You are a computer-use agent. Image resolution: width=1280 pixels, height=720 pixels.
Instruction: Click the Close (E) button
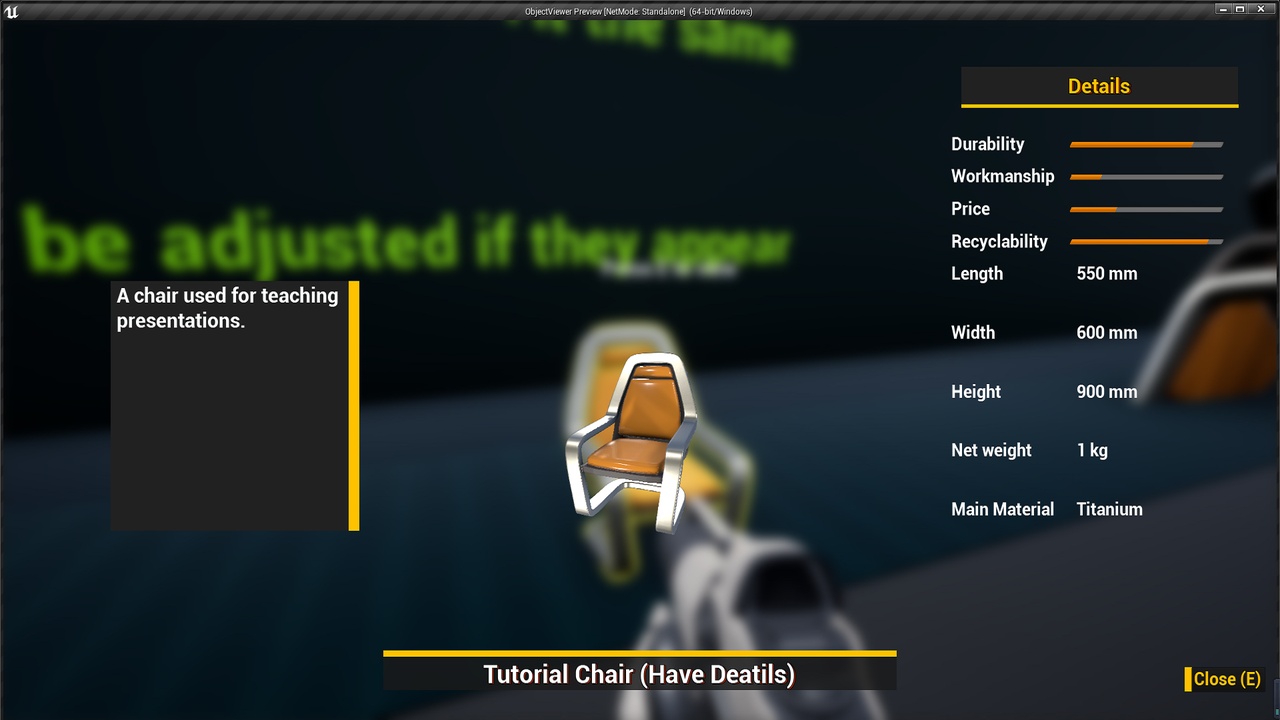(1226, 679)
